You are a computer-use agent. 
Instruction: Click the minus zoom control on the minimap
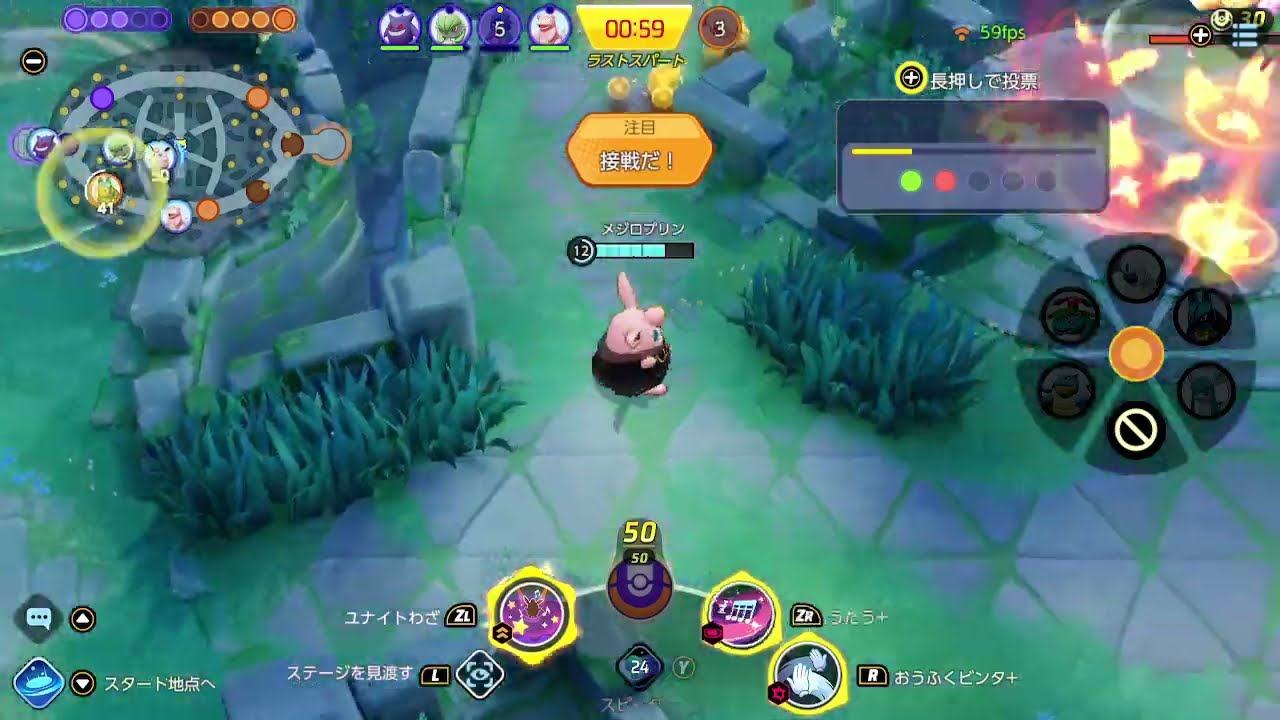click(x=35, y=62)
